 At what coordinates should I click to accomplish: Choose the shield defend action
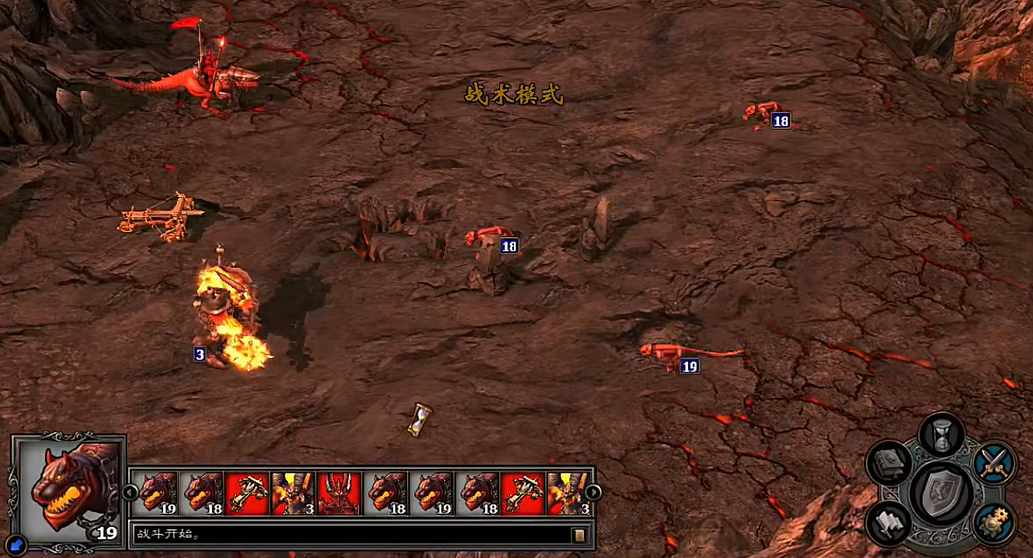pyautogui.click(x=940, y=491)
